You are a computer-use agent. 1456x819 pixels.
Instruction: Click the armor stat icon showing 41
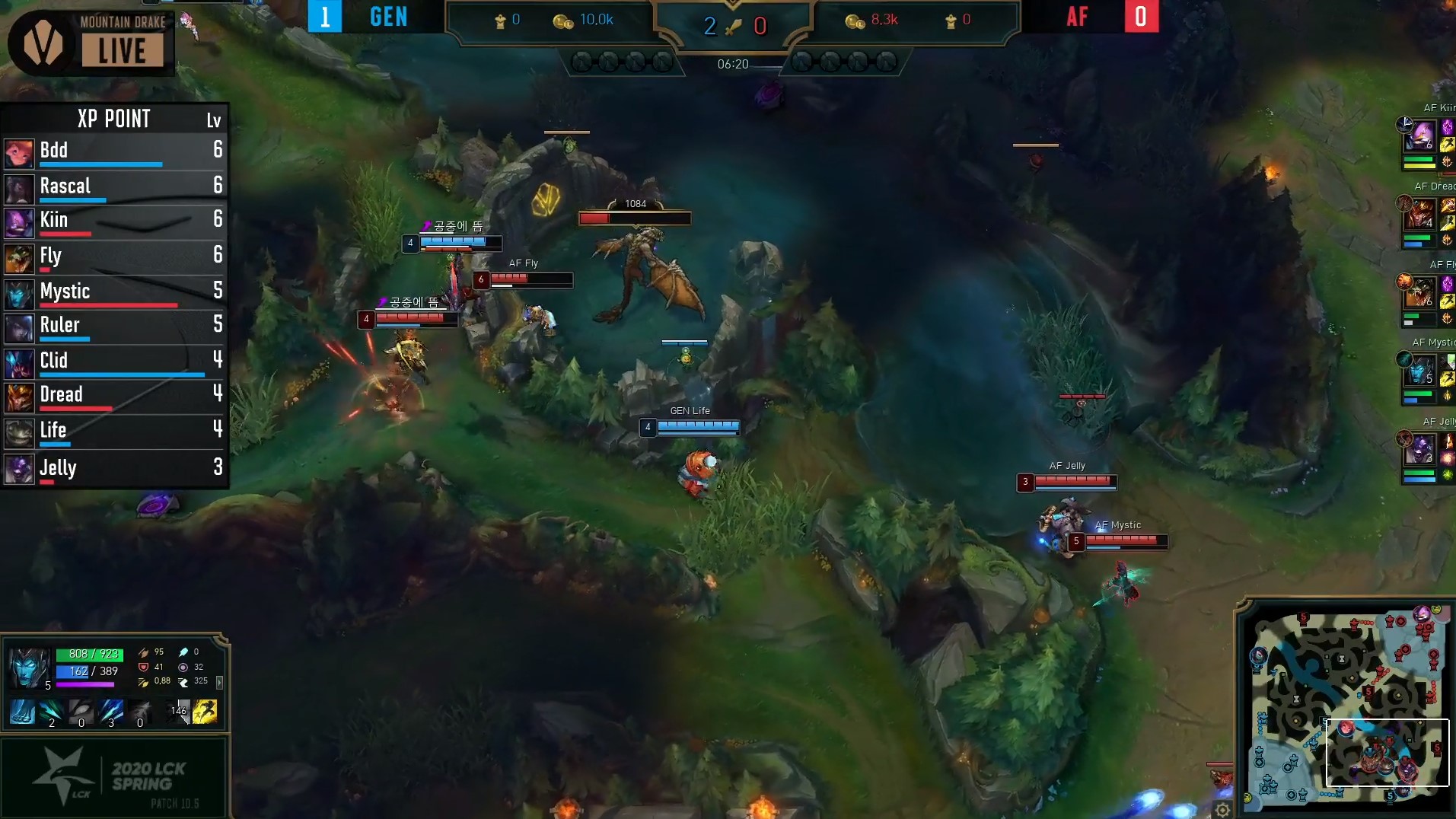click(143, 668)
